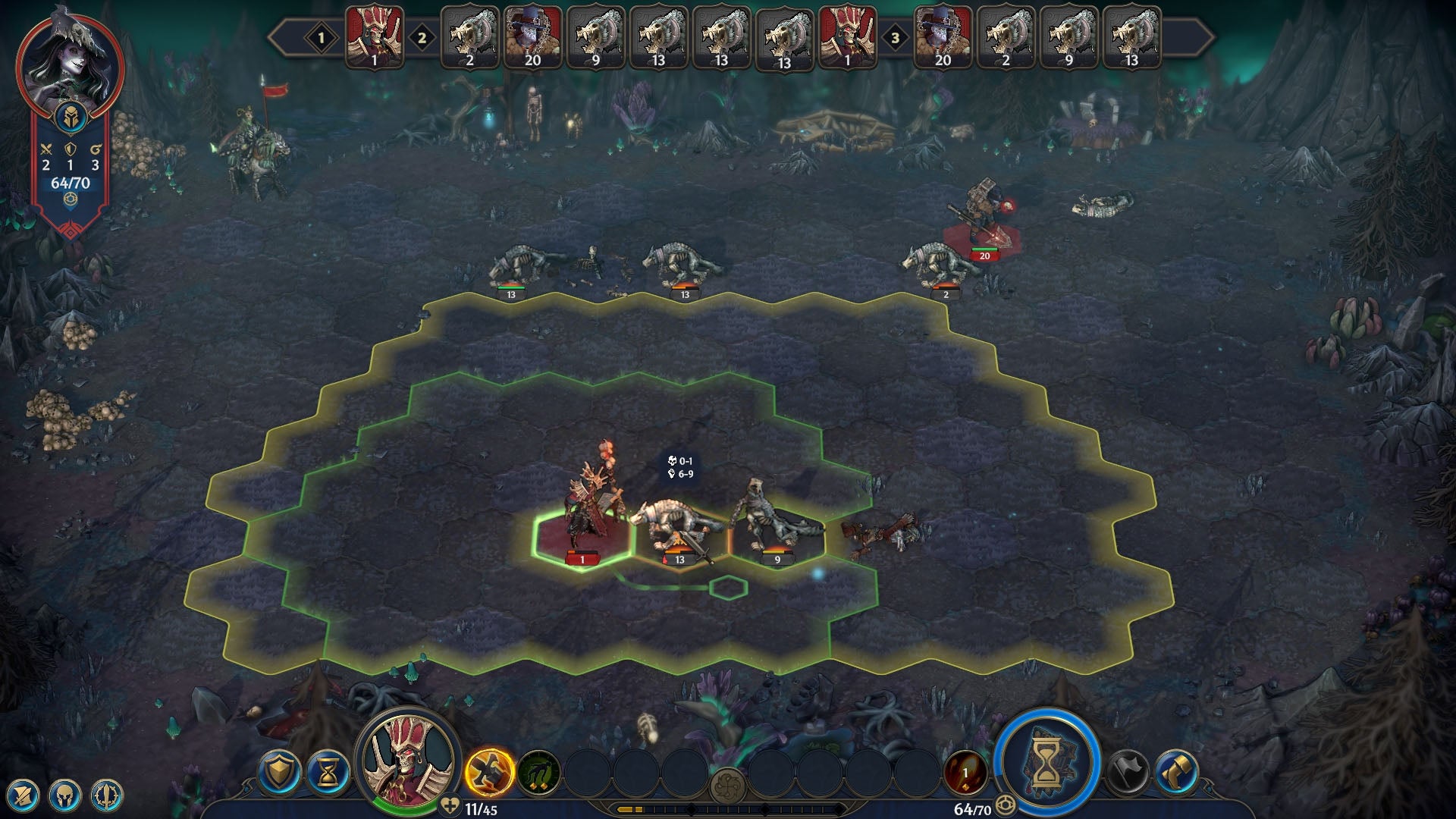Use the glowing orange melee attack ability
Image resolution: width=1456 pixels, height=819 pixels.
489,773
